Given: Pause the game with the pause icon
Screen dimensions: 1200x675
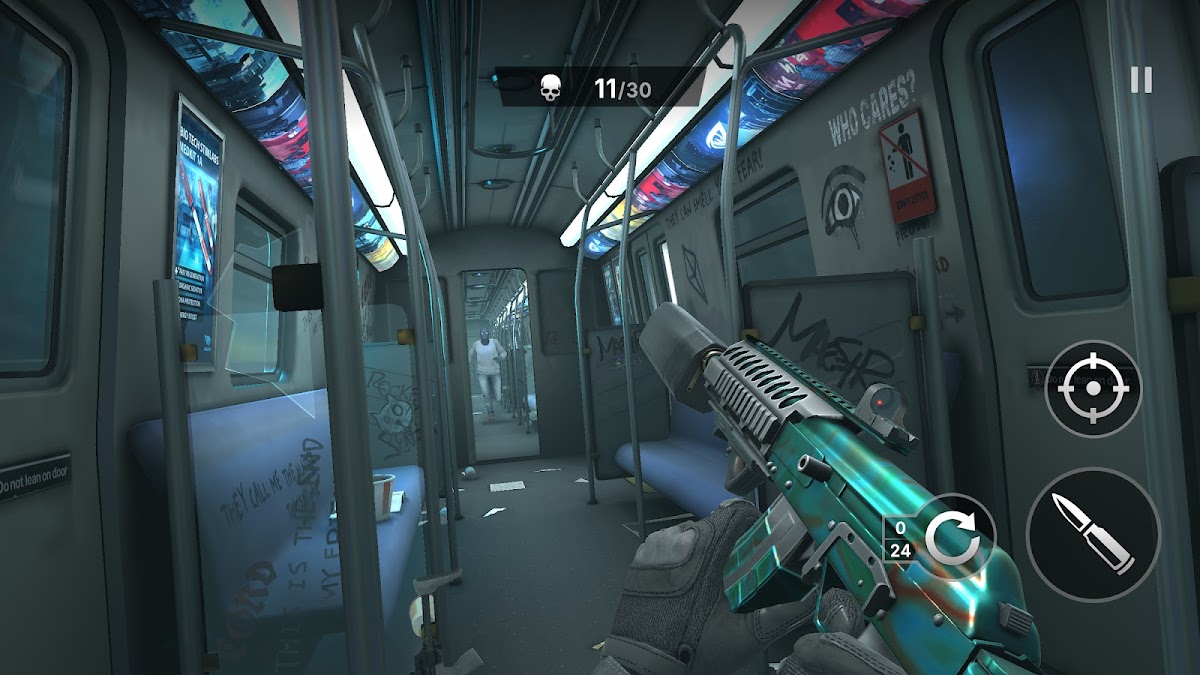Looking at the screenshot, I should tap(1141, 80).
